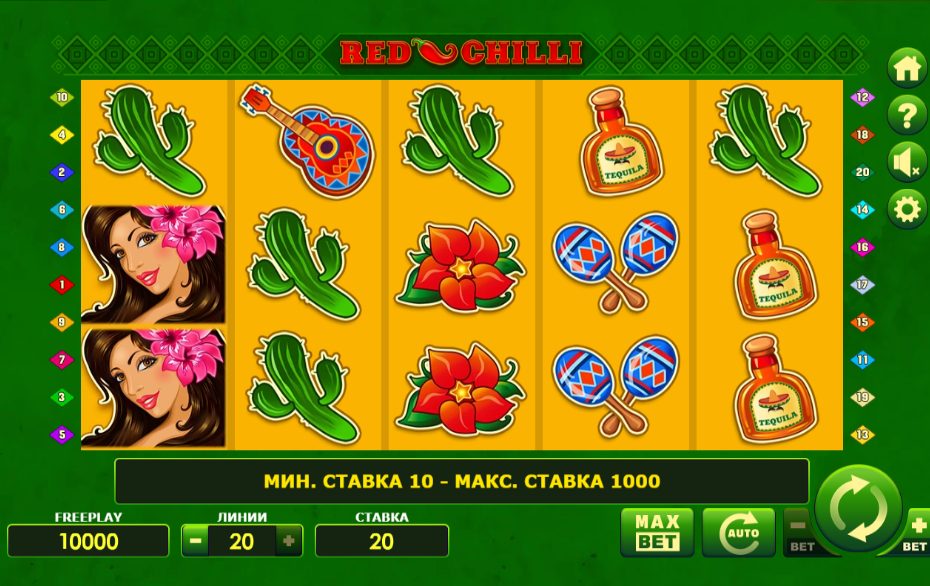This screenshot has width=930, height=586.
Task: Choose payline marker 16
Action: (862, 247)
